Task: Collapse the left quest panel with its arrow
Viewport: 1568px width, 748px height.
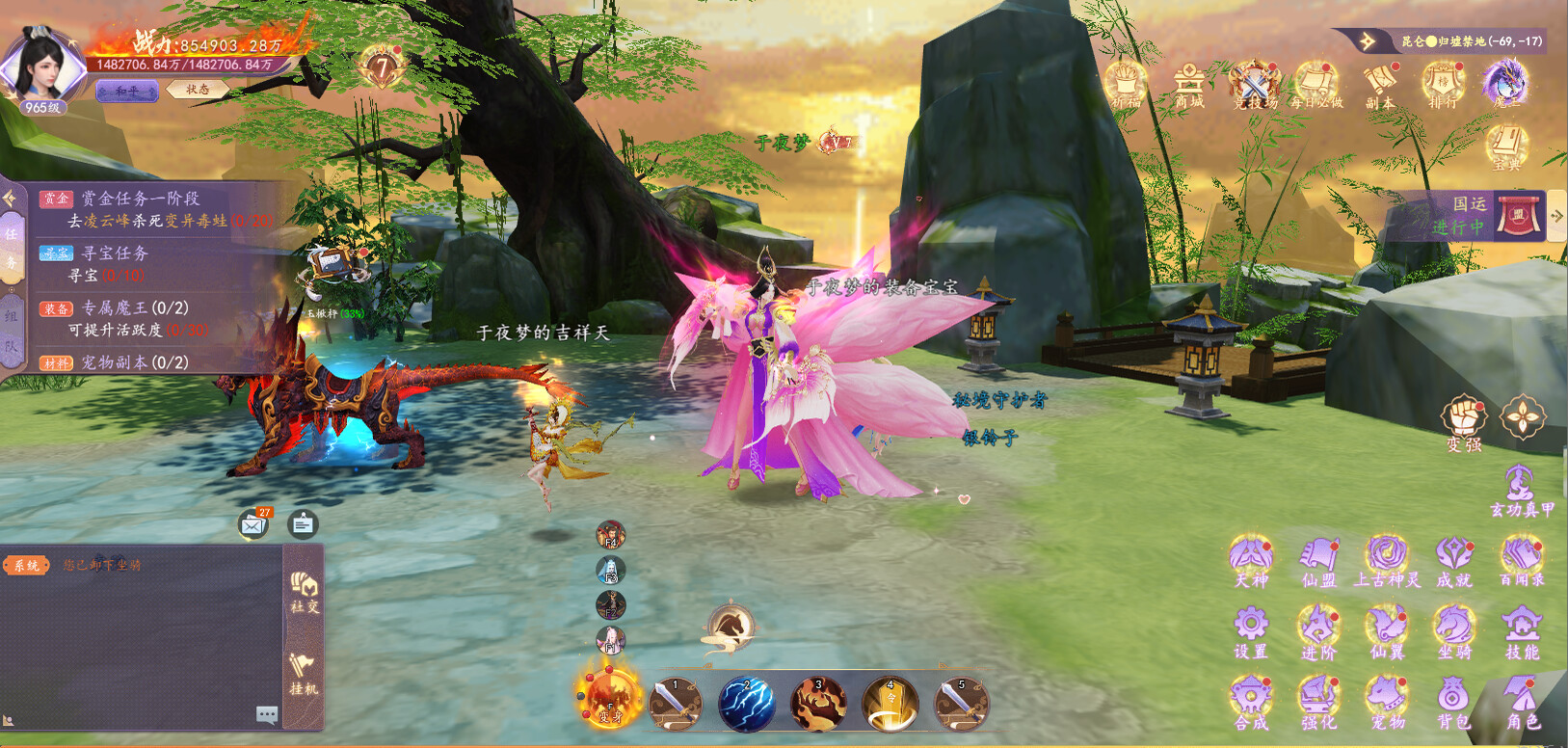Action: click(x=11, y=200)
